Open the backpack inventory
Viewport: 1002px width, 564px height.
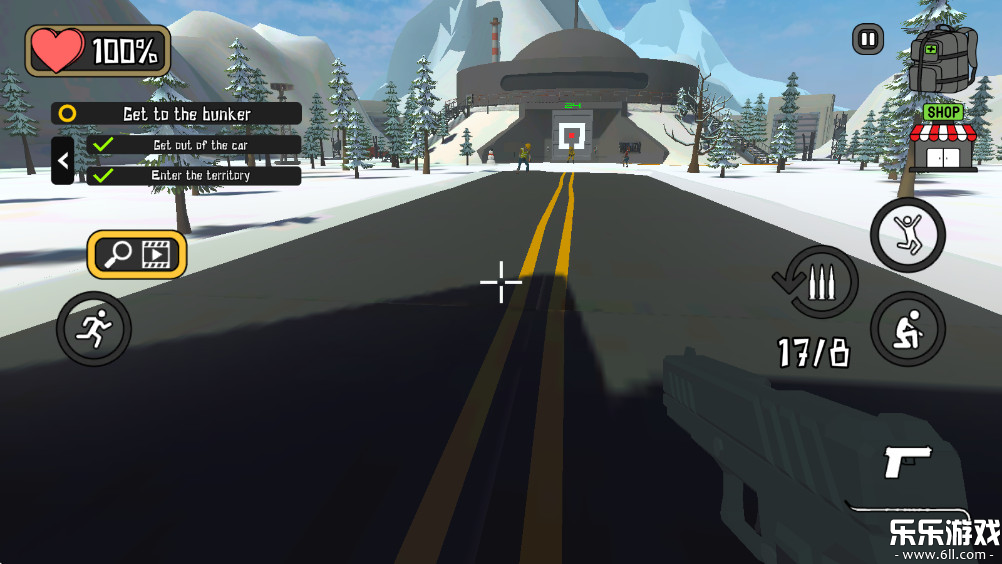[x=941, y=59]
